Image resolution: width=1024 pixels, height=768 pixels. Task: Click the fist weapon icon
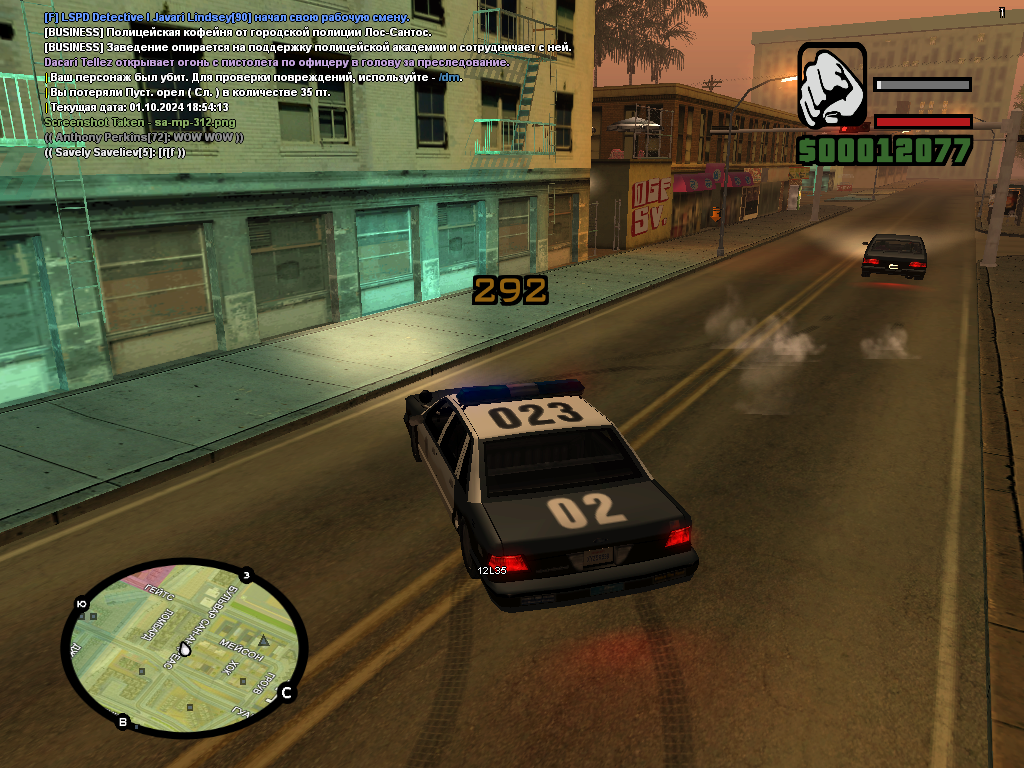point(832,85)
